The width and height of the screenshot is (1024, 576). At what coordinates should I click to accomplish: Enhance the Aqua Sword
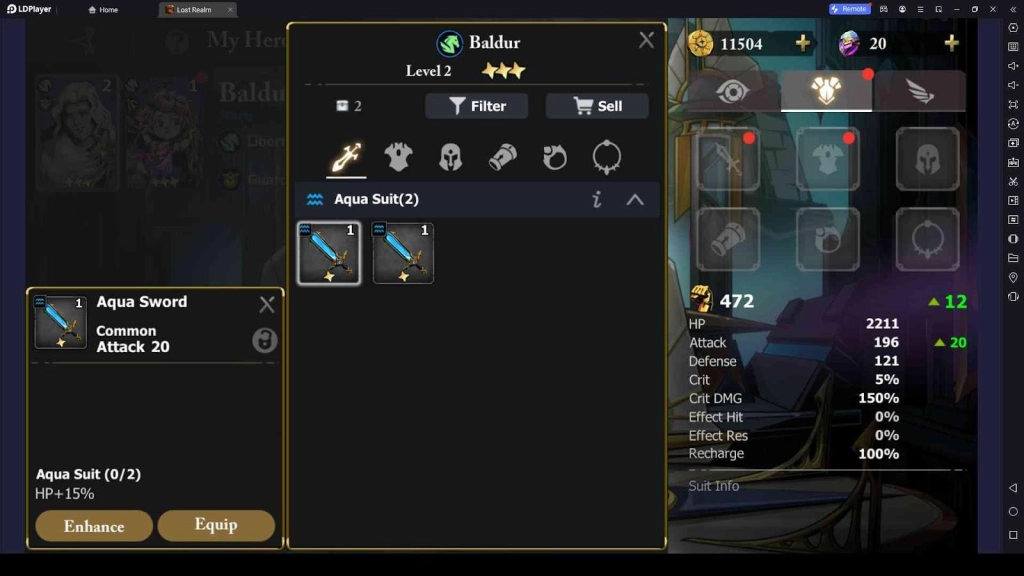coord(94,526)
